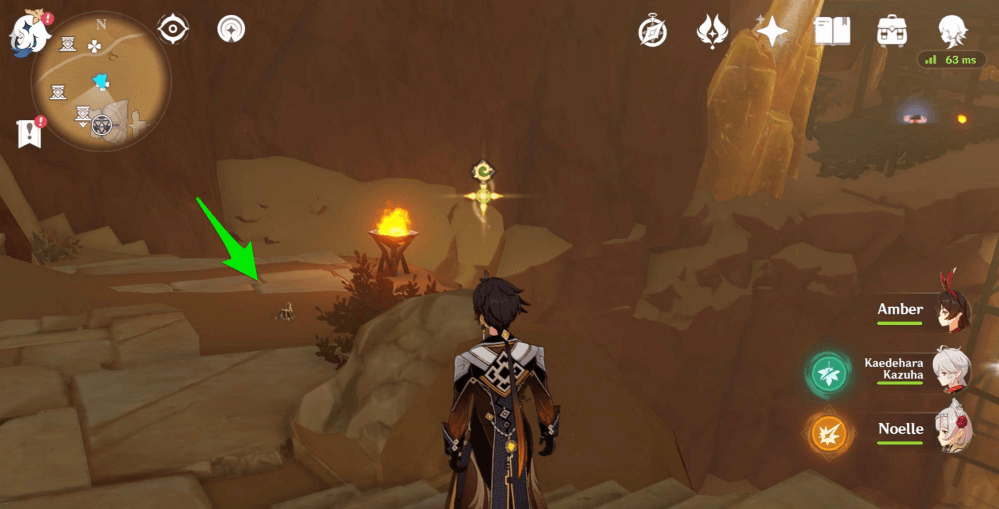
Task: Open the backpack inventory
Action: click(891, 32)
